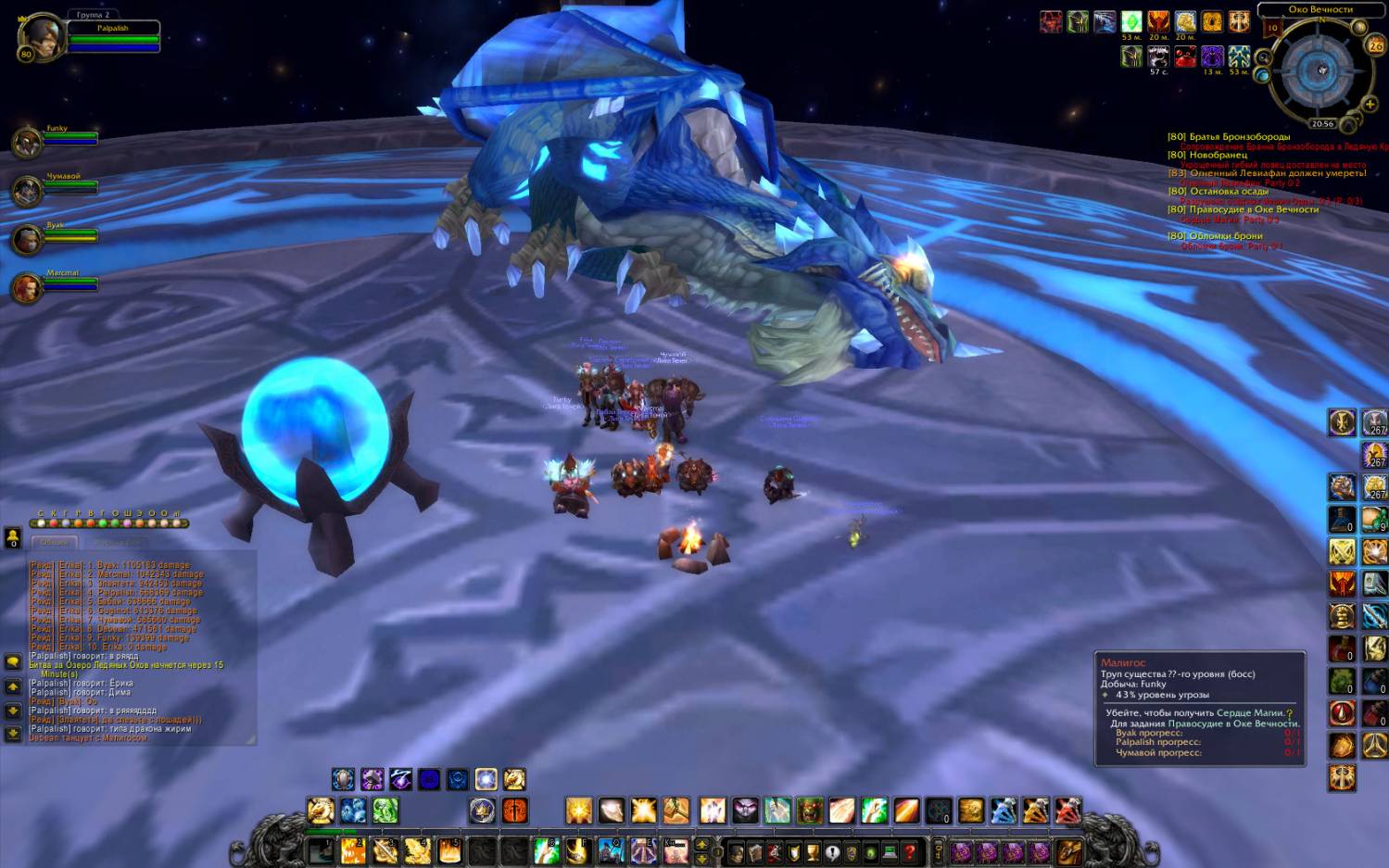Click the Око Вечности minimap

point(1320,71)
